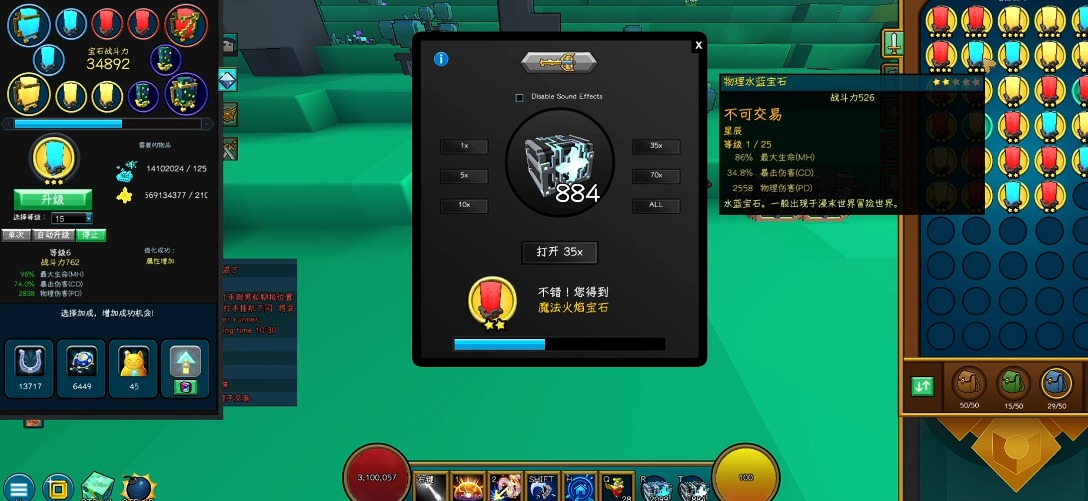
Task: Choose the blue orb boost with 6449
Action: point(80,367)
